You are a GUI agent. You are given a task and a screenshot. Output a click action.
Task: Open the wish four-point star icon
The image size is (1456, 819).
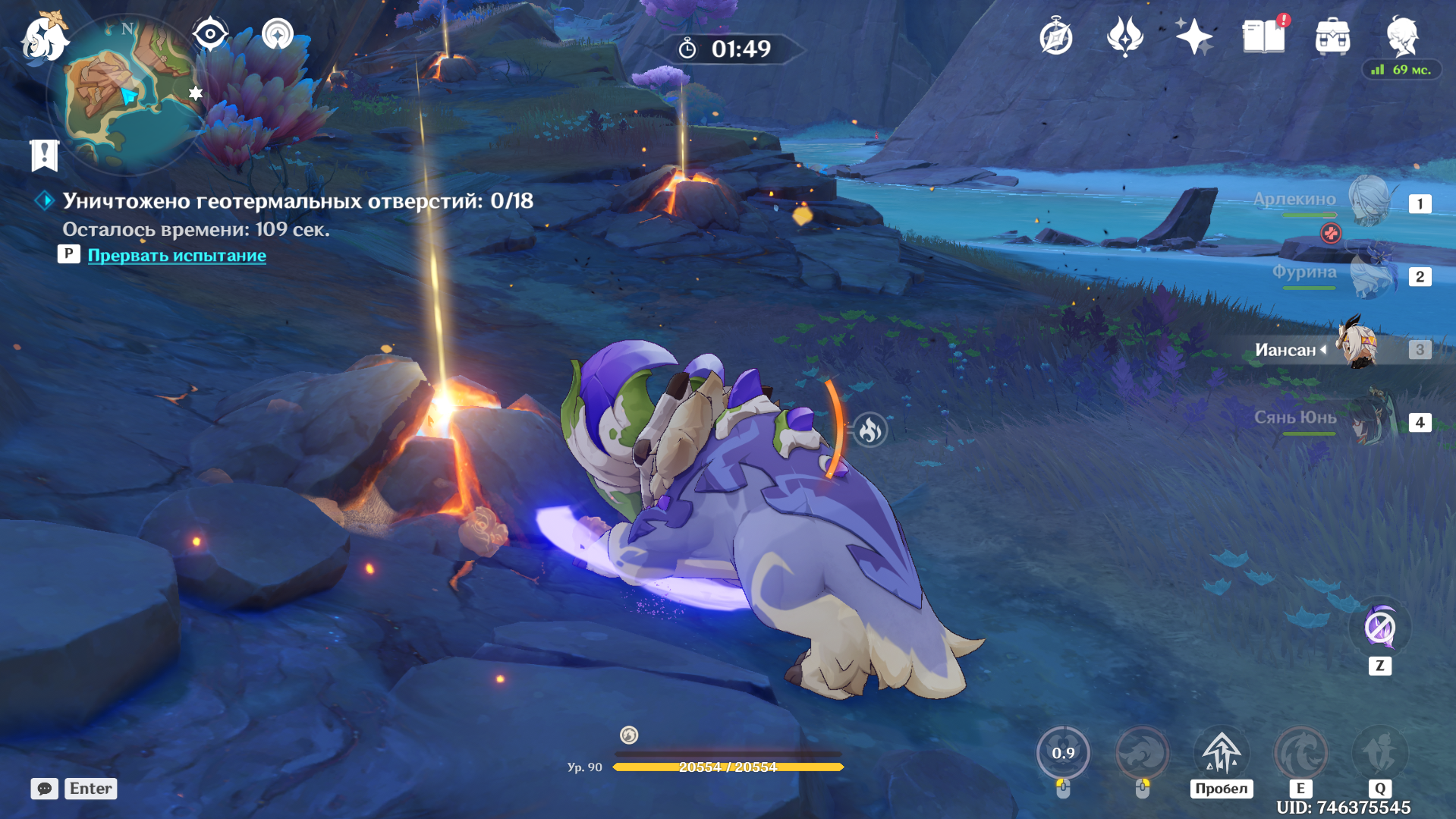click(1193, 36)
